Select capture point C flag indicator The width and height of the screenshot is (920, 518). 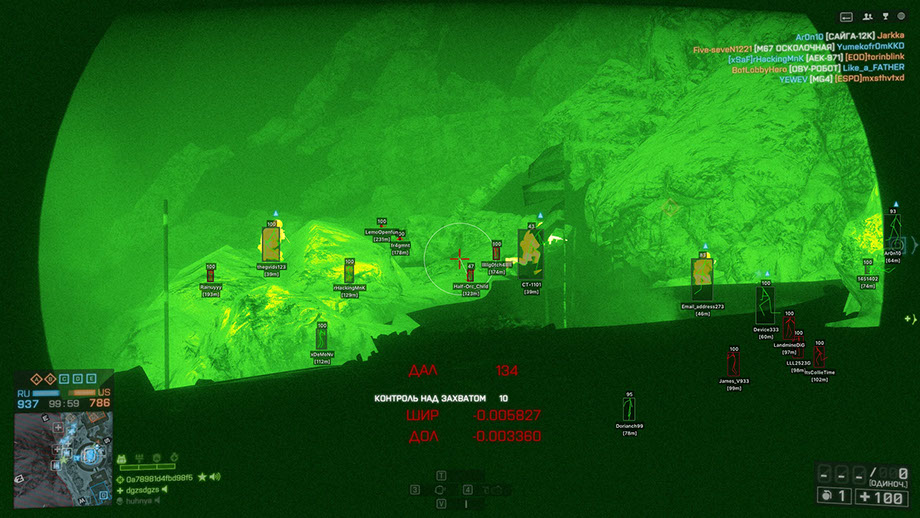click(63, 379)
